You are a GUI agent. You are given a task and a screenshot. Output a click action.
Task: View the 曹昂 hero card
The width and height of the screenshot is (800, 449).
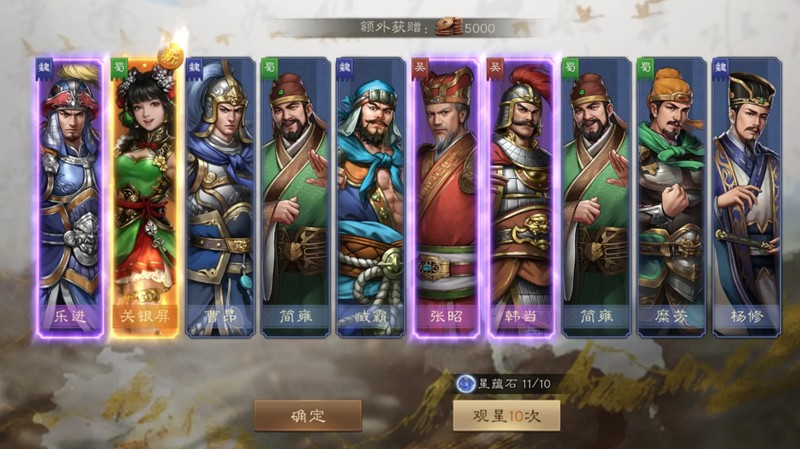tap(220, 196)
